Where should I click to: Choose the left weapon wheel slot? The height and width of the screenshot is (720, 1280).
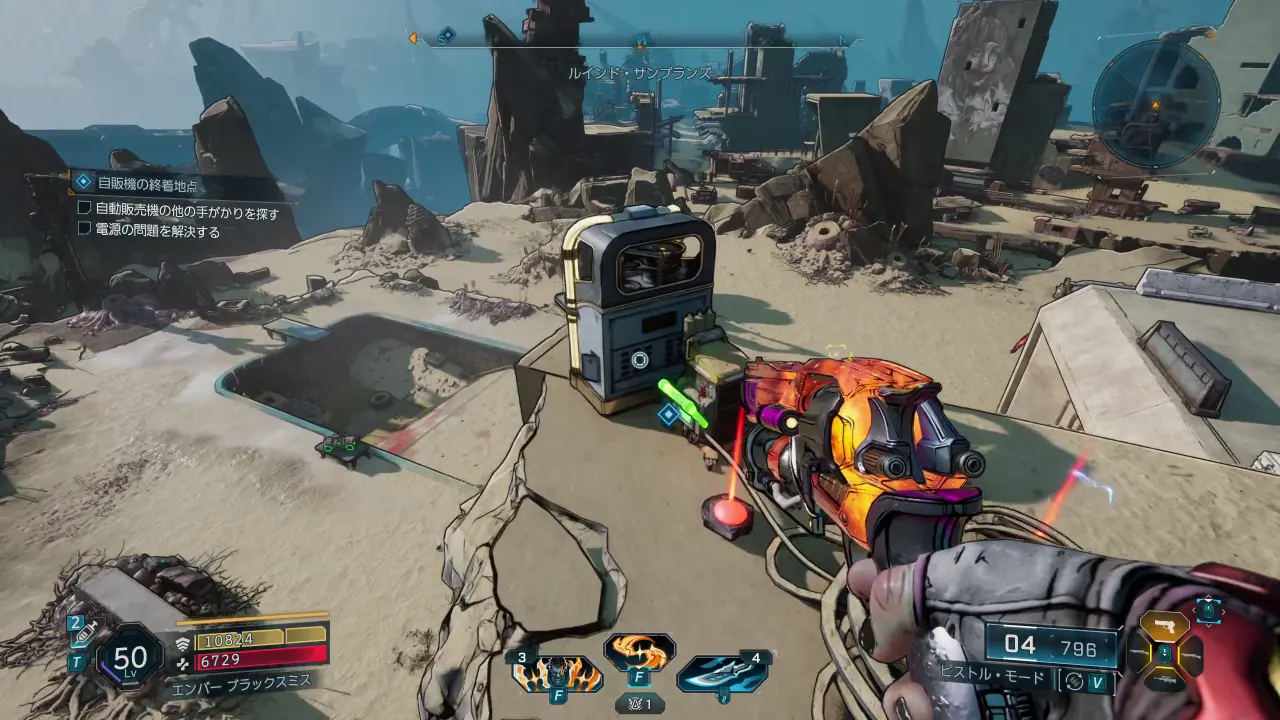(x=1138, y=654)
